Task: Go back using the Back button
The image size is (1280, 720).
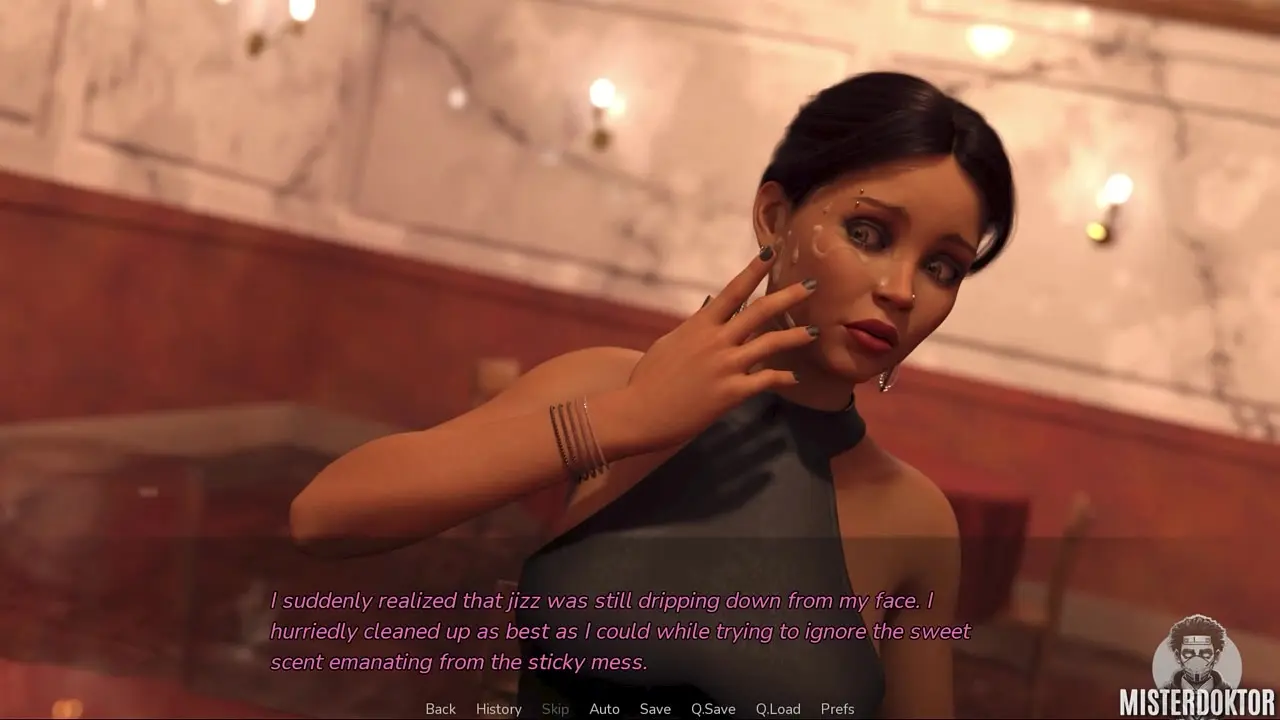Action: (x=440, y=709)
